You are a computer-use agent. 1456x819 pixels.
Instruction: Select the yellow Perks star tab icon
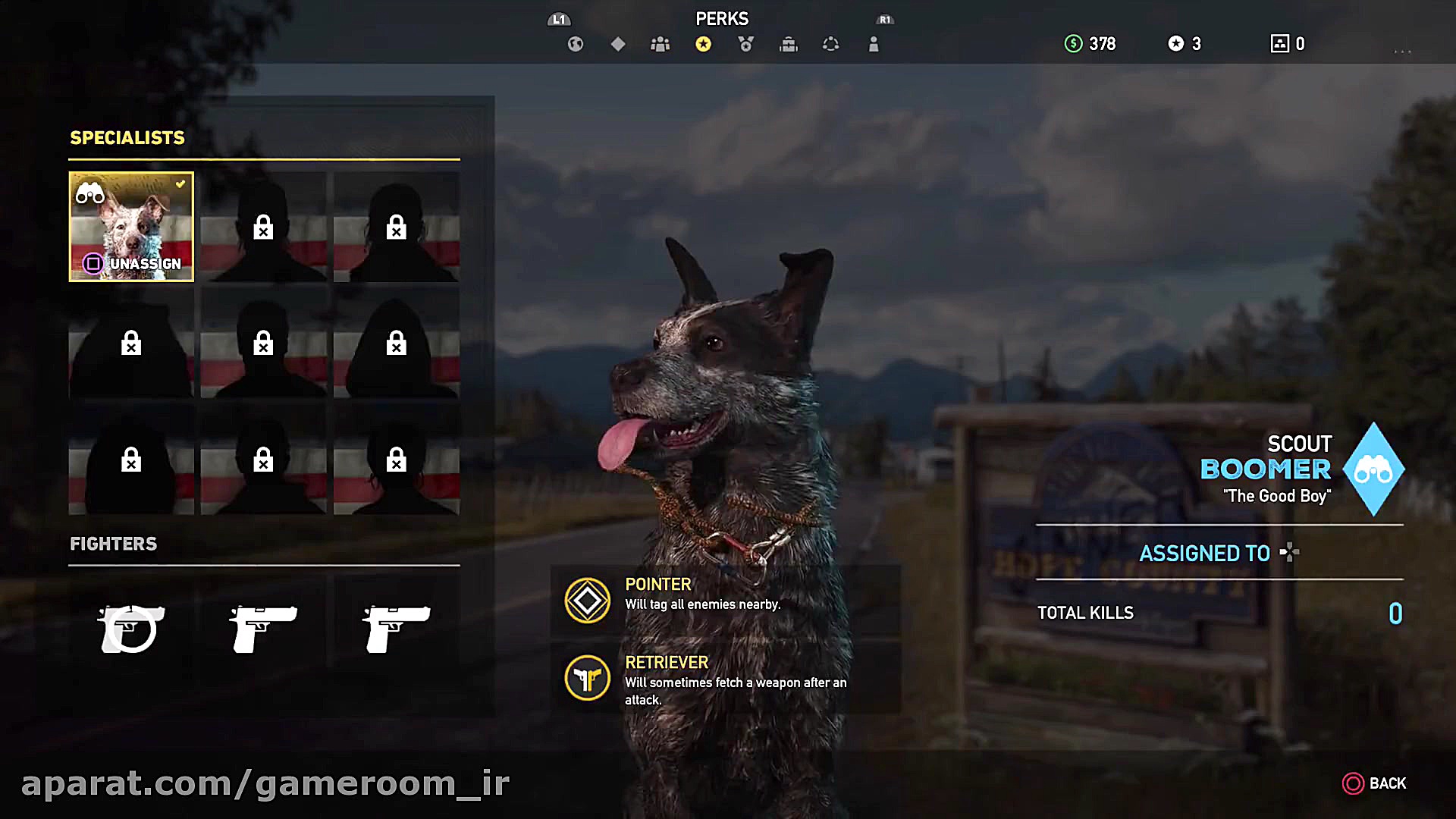704,44
